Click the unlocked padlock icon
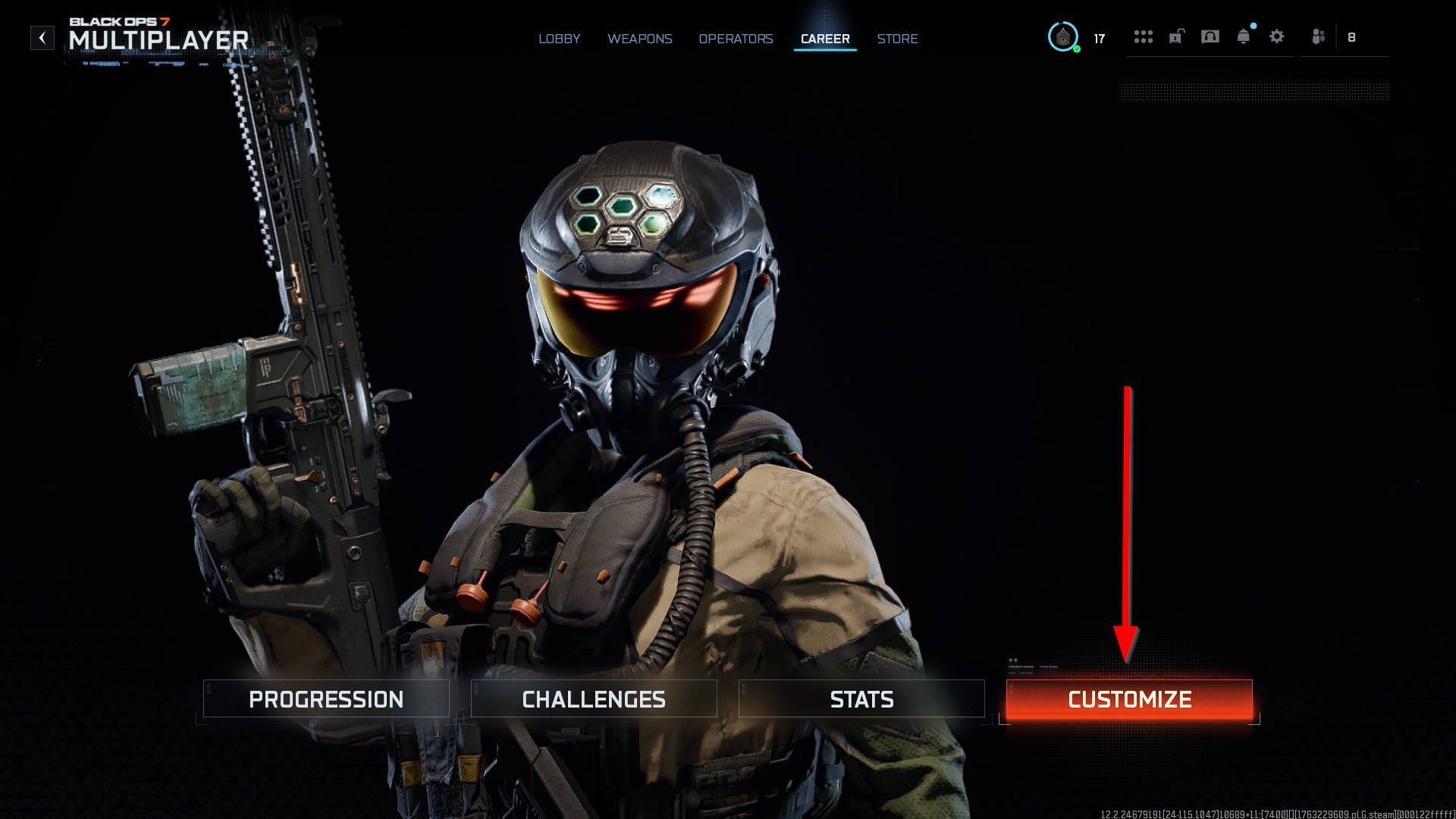This screenshot has height=819, width=1456. (x=1176, y=36)
